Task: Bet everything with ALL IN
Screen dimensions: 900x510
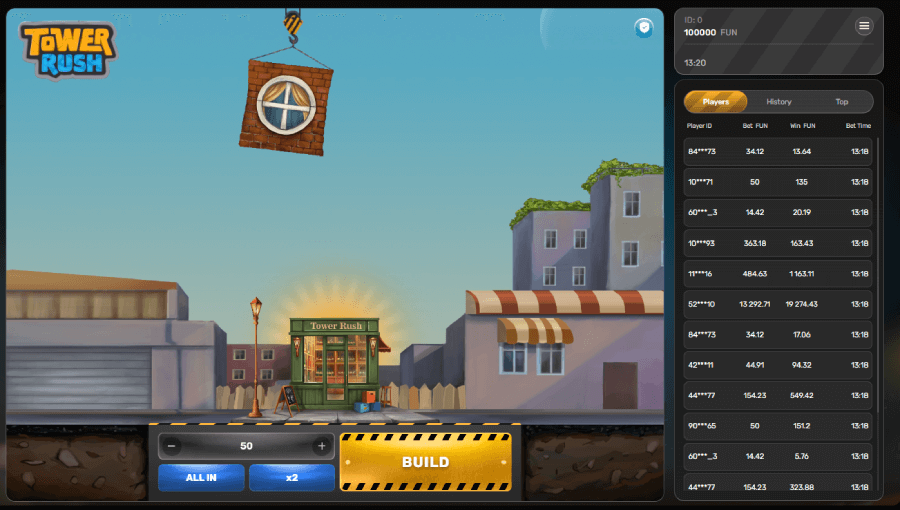Action: point(201,477)
